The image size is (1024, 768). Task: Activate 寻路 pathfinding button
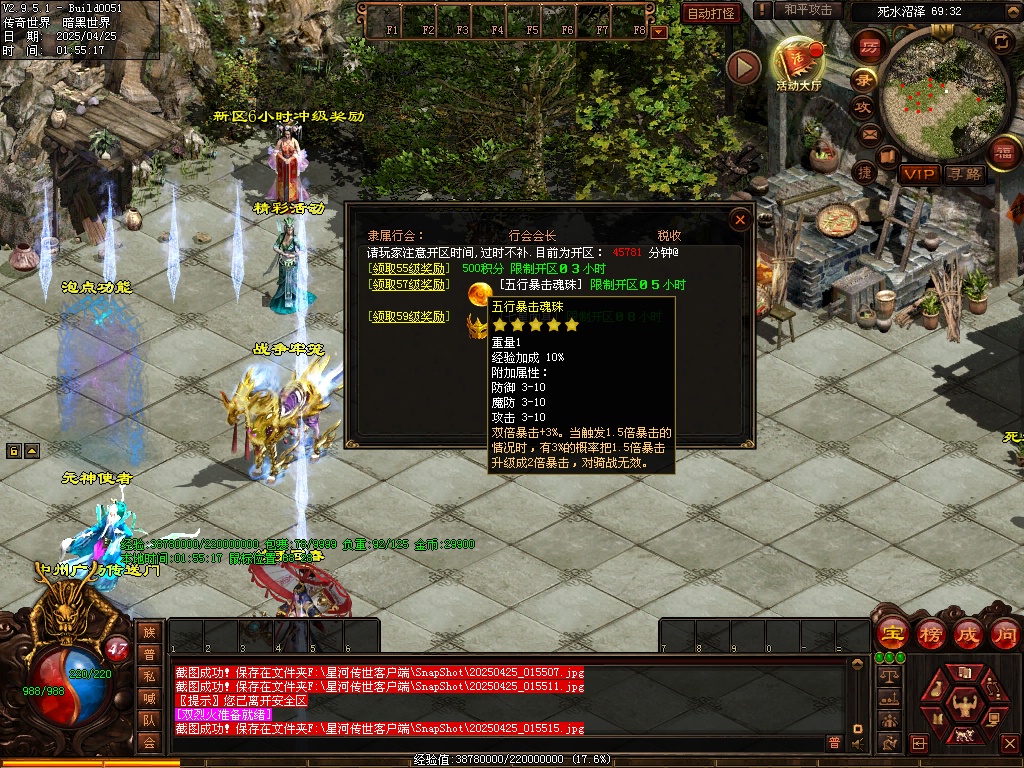point(965,174)
